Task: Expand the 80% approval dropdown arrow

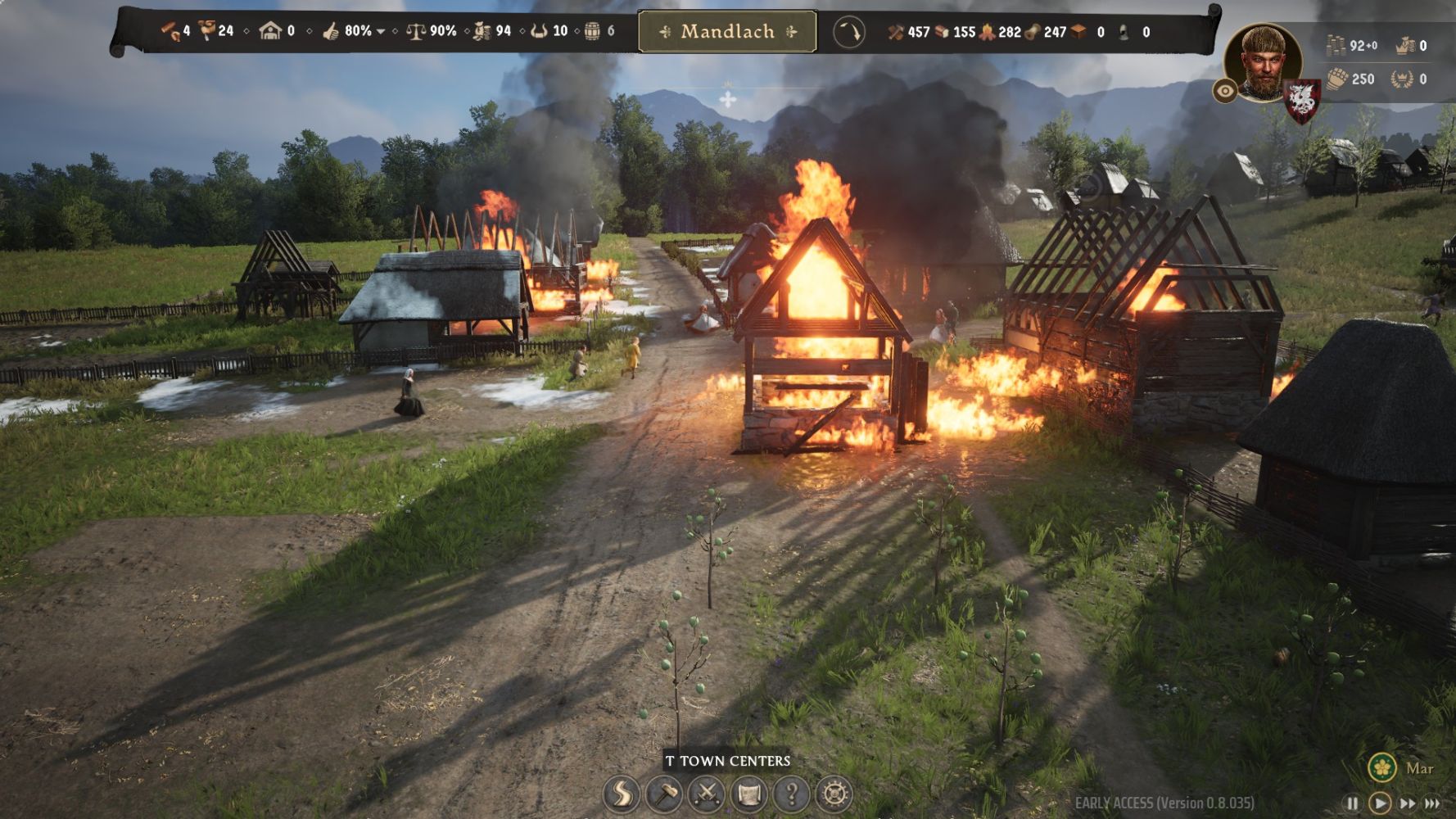Action: (381, 32)
